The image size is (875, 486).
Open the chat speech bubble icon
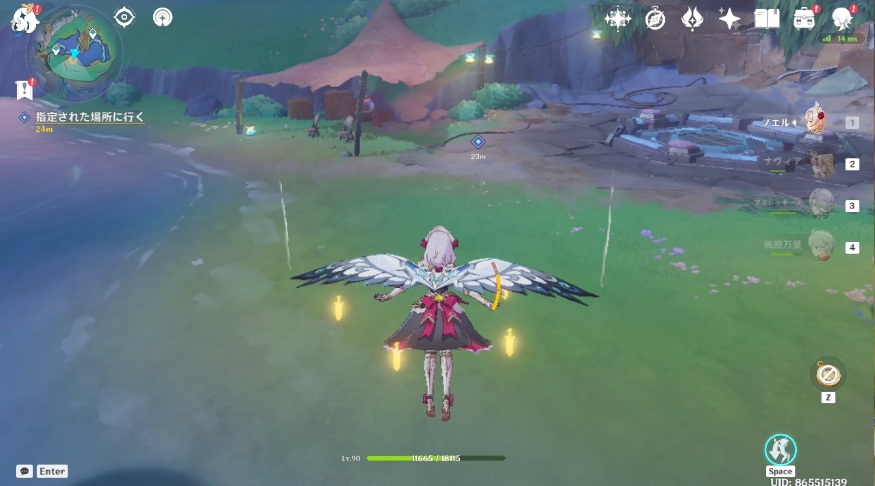(x=24, y=471)
